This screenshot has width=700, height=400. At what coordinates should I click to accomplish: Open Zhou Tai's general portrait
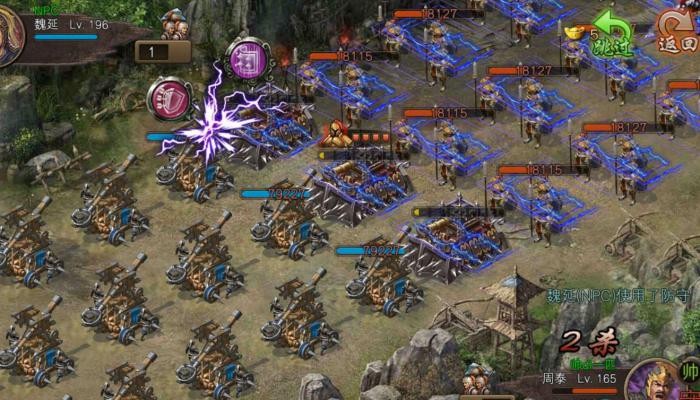tap(656, 383)
